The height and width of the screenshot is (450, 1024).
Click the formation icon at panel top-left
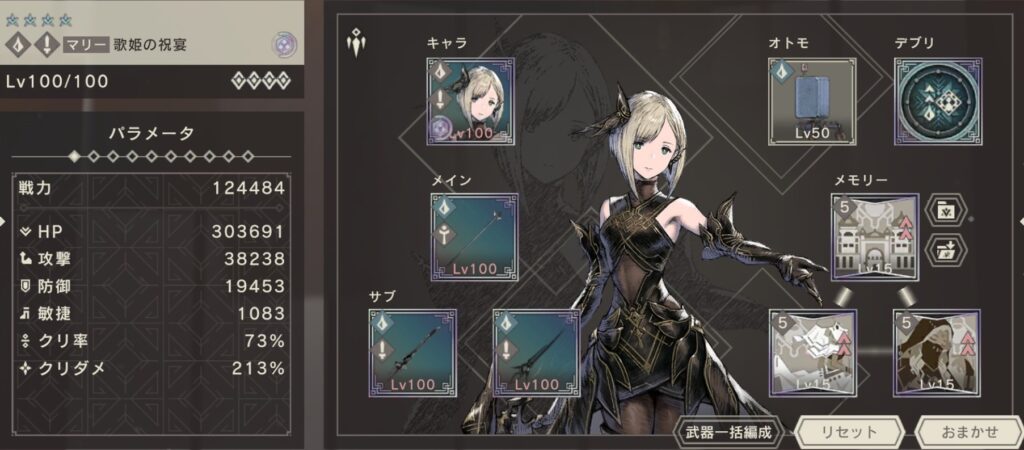(x=355, y=42)
